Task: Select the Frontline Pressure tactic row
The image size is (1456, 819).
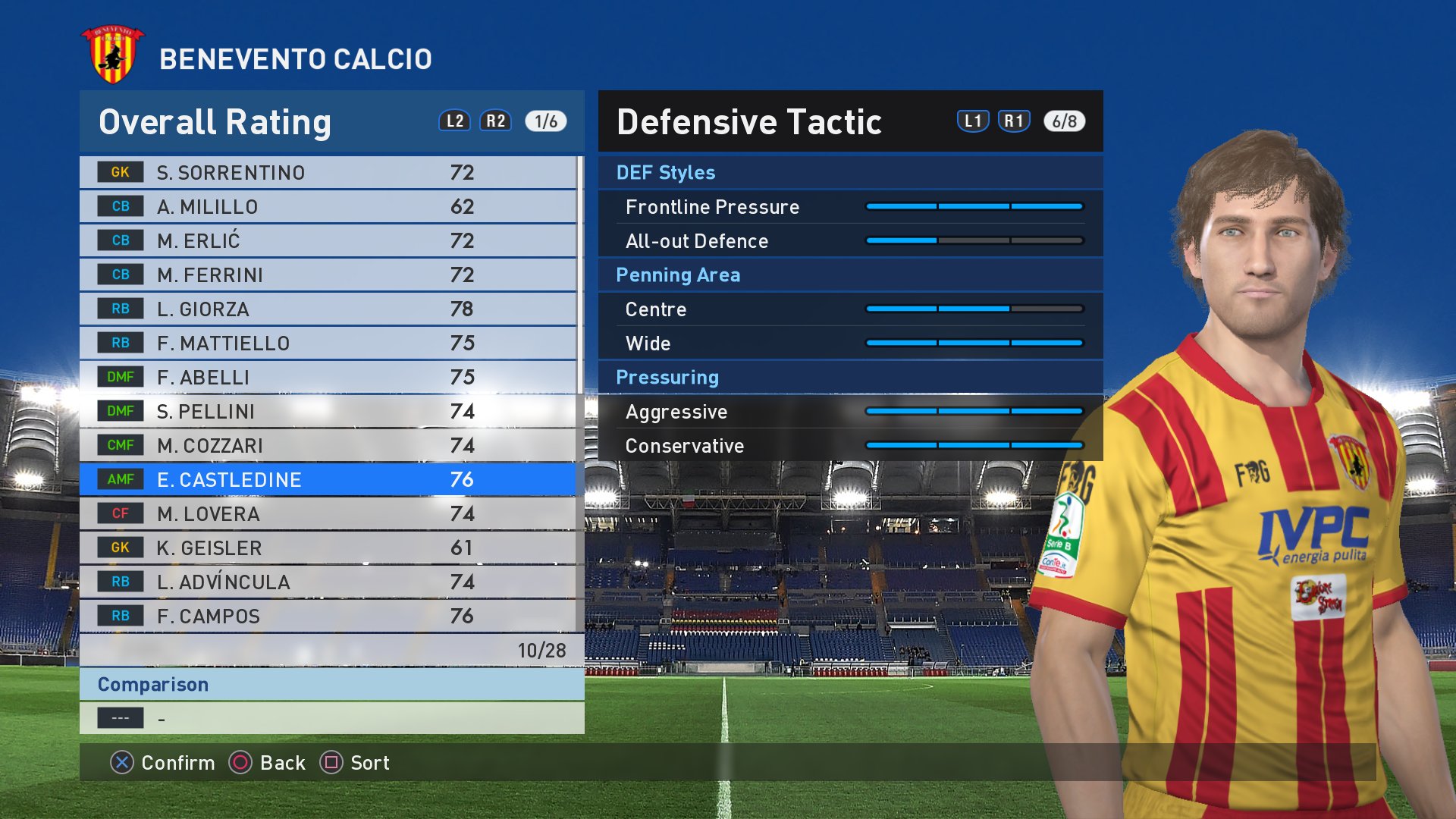Action: pos(849,207)
